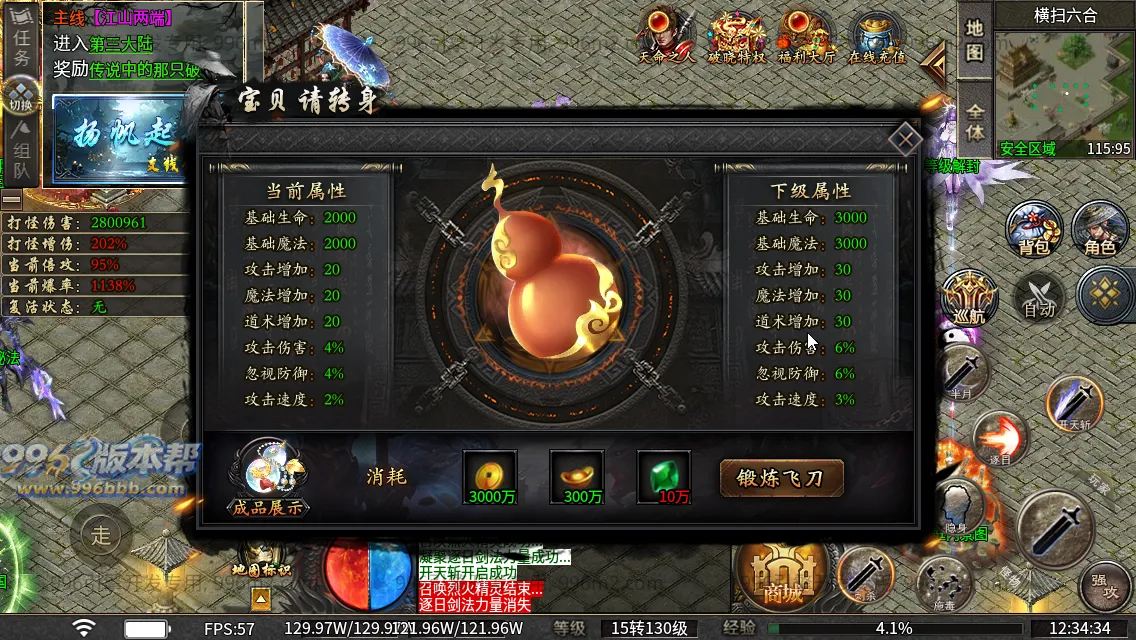Switch to the 组队 team tab
The width and height of the screenshot is (1136, 640).
point(21,150)
